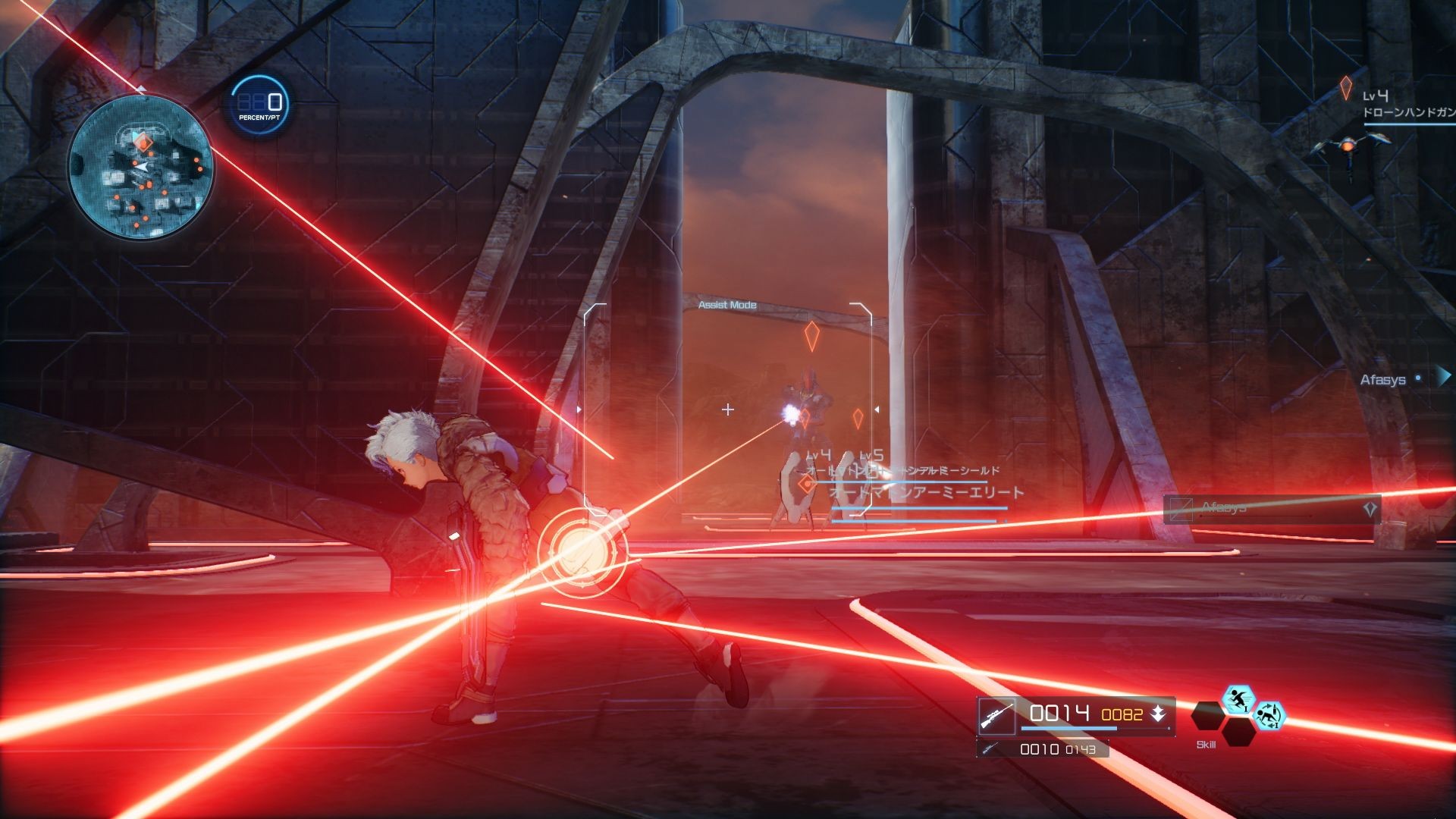Toggle the blue status dot beside Afasys
1456x819 pixels.
(1418, 377)
